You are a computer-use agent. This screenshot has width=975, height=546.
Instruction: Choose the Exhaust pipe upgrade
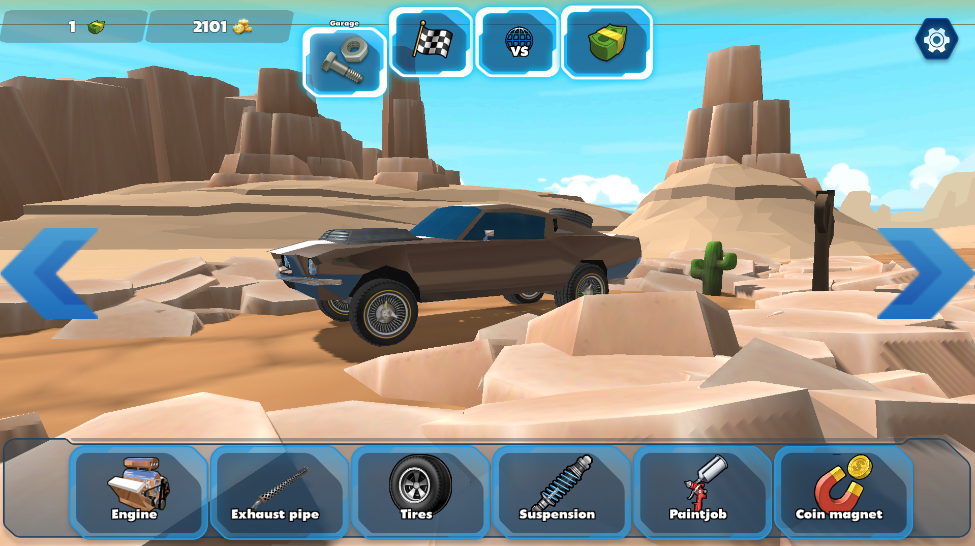click(x=277, y=490)
